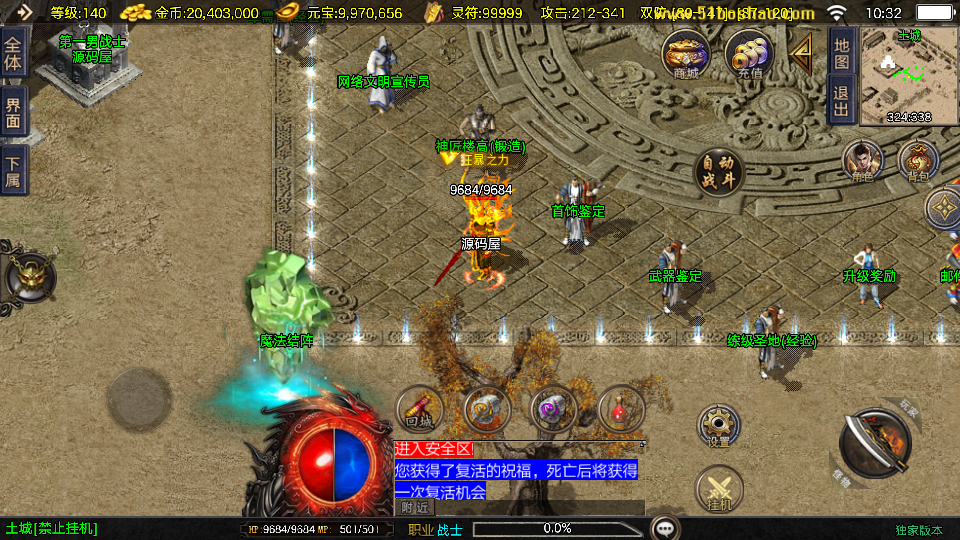This screenshot has height=540, width=960.
Task: Toggle 自动战斗 auto battle
Action: point(719,172)
